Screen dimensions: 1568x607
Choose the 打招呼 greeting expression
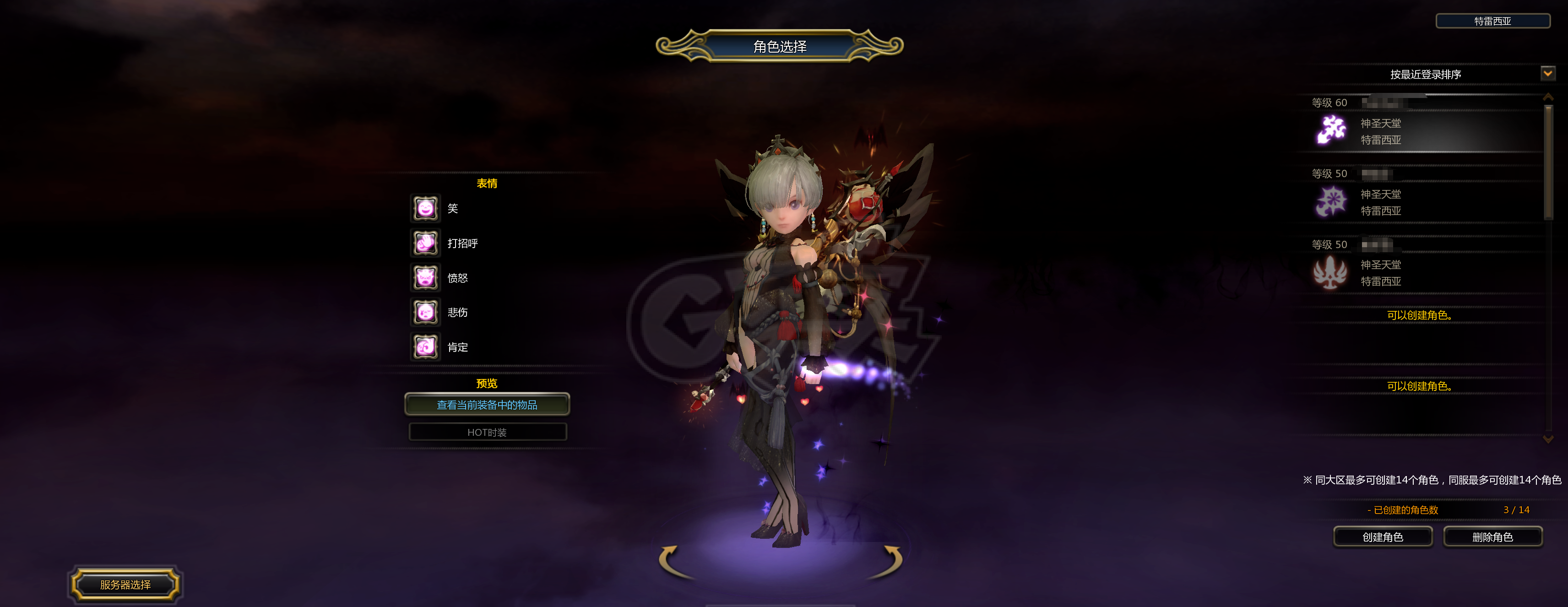(425, 244)
